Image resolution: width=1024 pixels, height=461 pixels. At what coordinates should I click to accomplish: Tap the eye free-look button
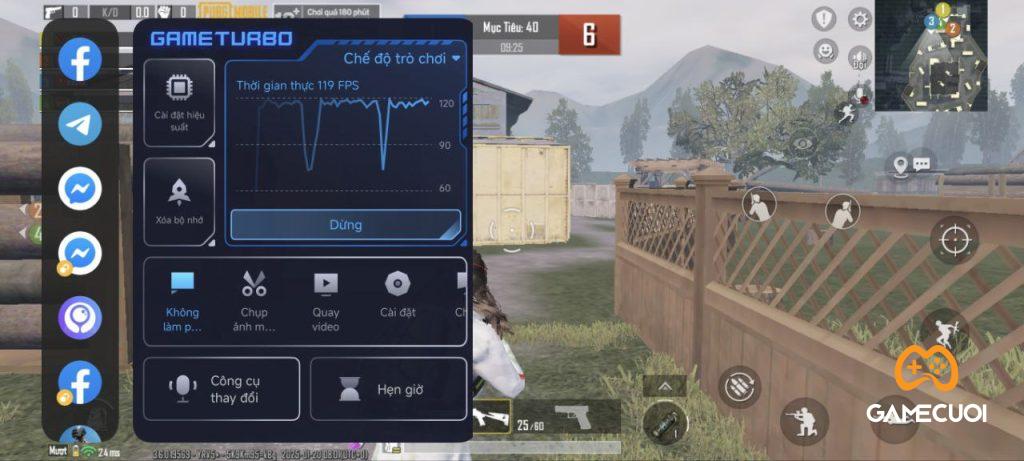click(x=803, y=144)
